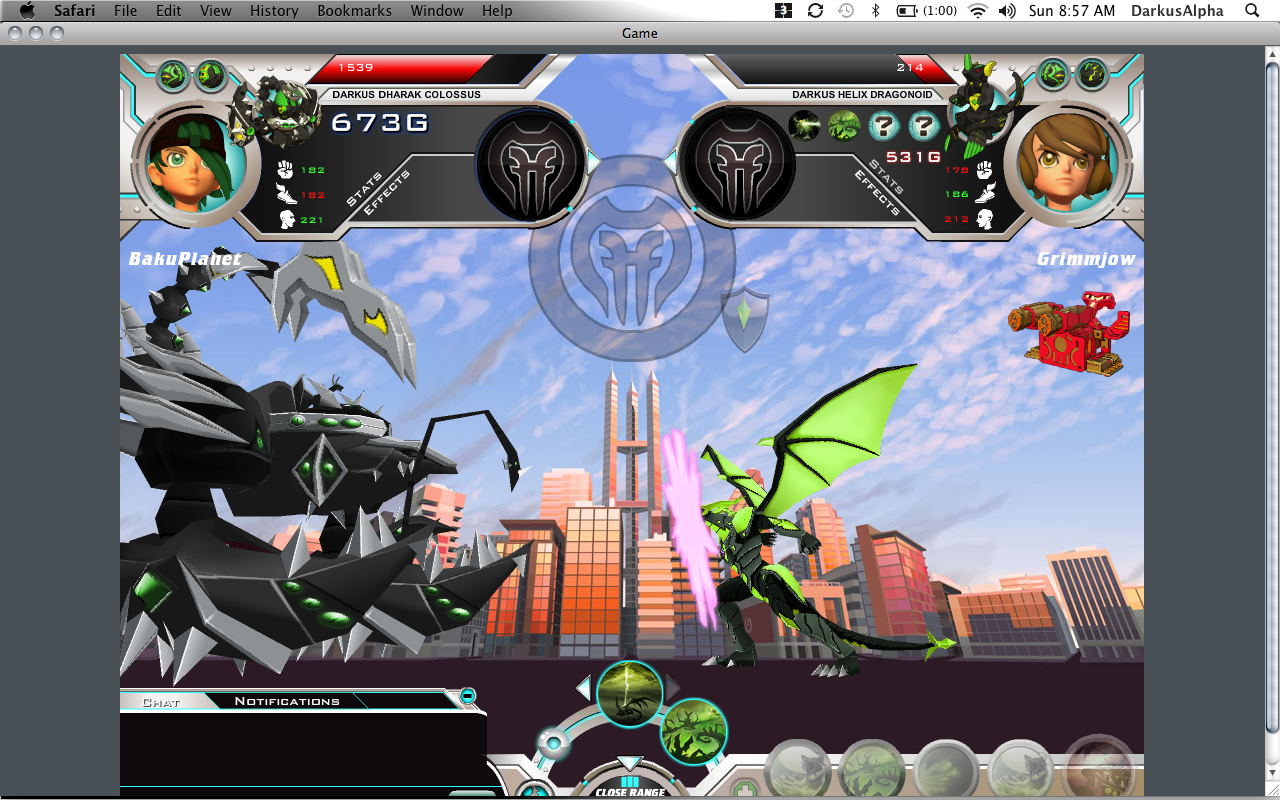The image size is (1280, 800).
Task: Choose the green thorny vines ability card
Action: tap(693, 732)
